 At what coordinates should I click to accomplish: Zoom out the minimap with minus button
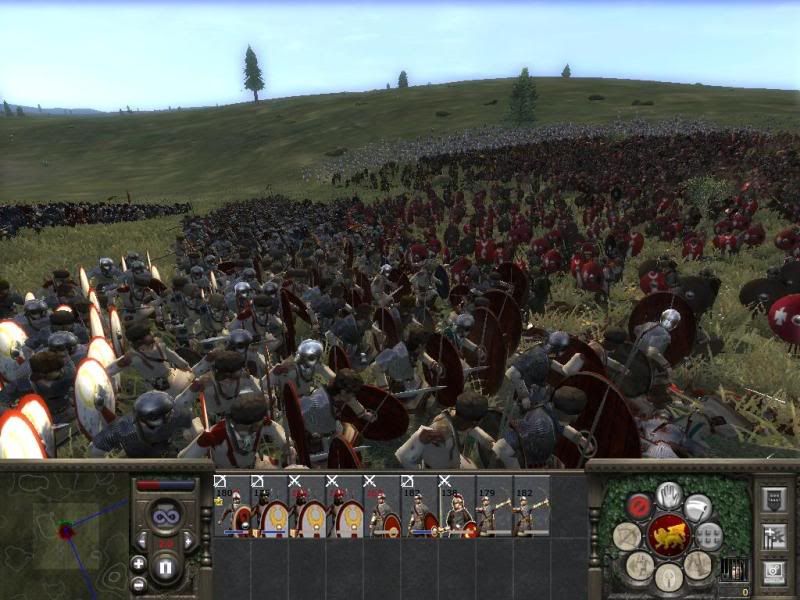click(138, 584)
